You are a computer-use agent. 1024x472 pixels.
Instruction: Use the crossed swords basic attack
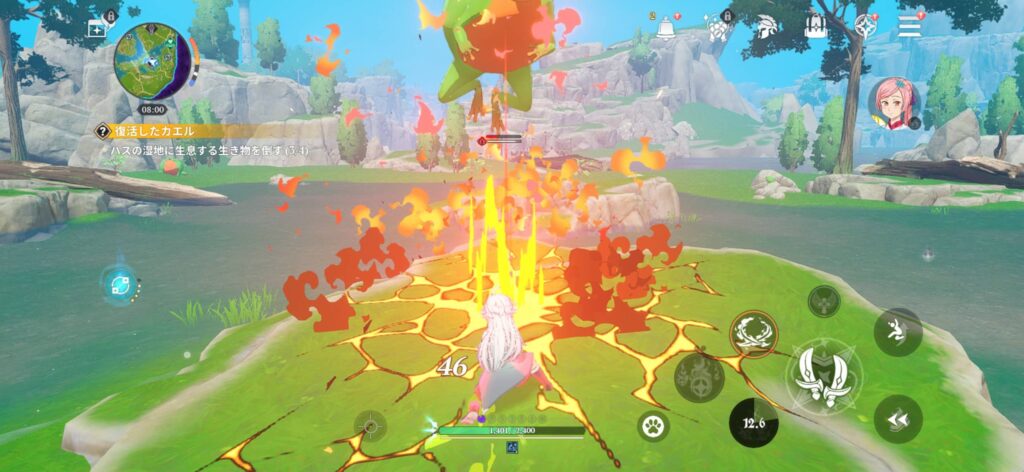(x=822, y=375)
